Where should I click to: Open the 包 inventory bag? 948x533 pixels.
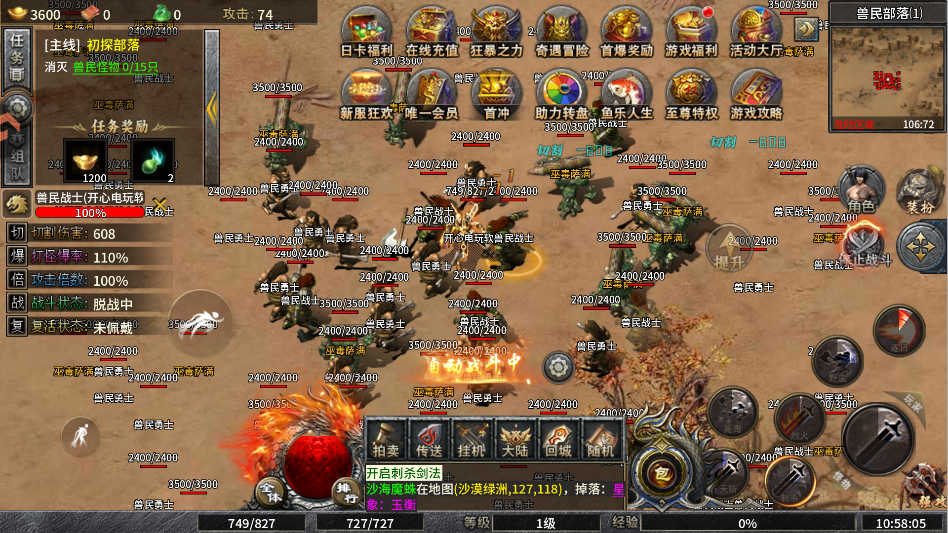click(x=662, y=470)
